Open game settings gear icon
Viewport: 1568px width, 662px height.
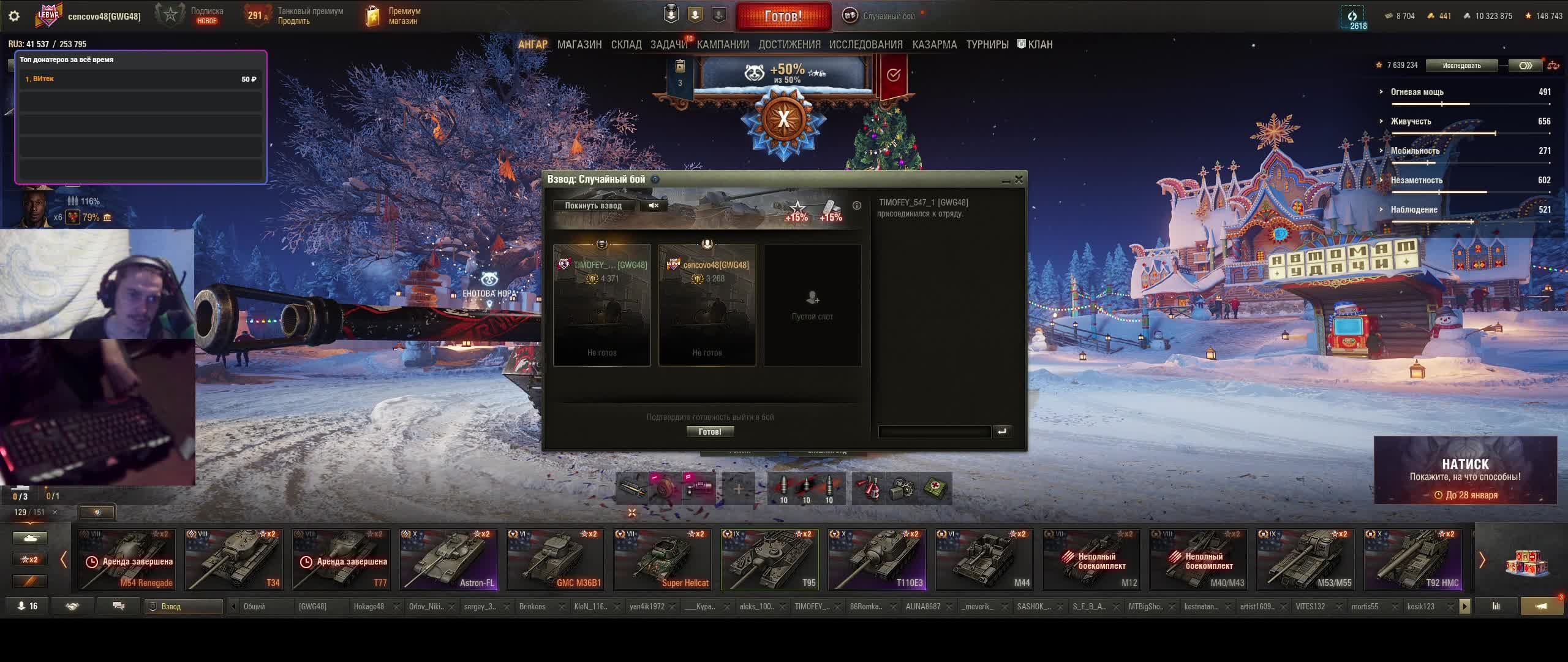coord(14,17)
